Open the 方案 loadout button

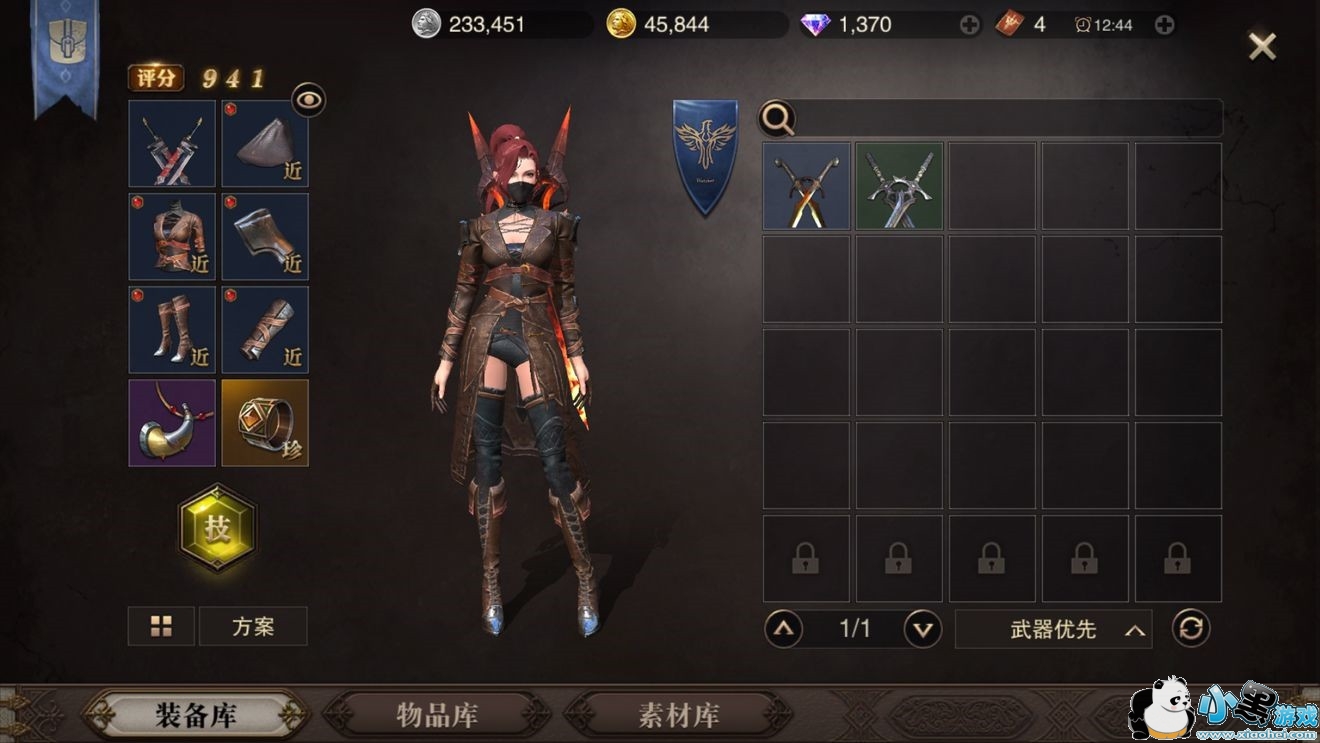[253, 627]
